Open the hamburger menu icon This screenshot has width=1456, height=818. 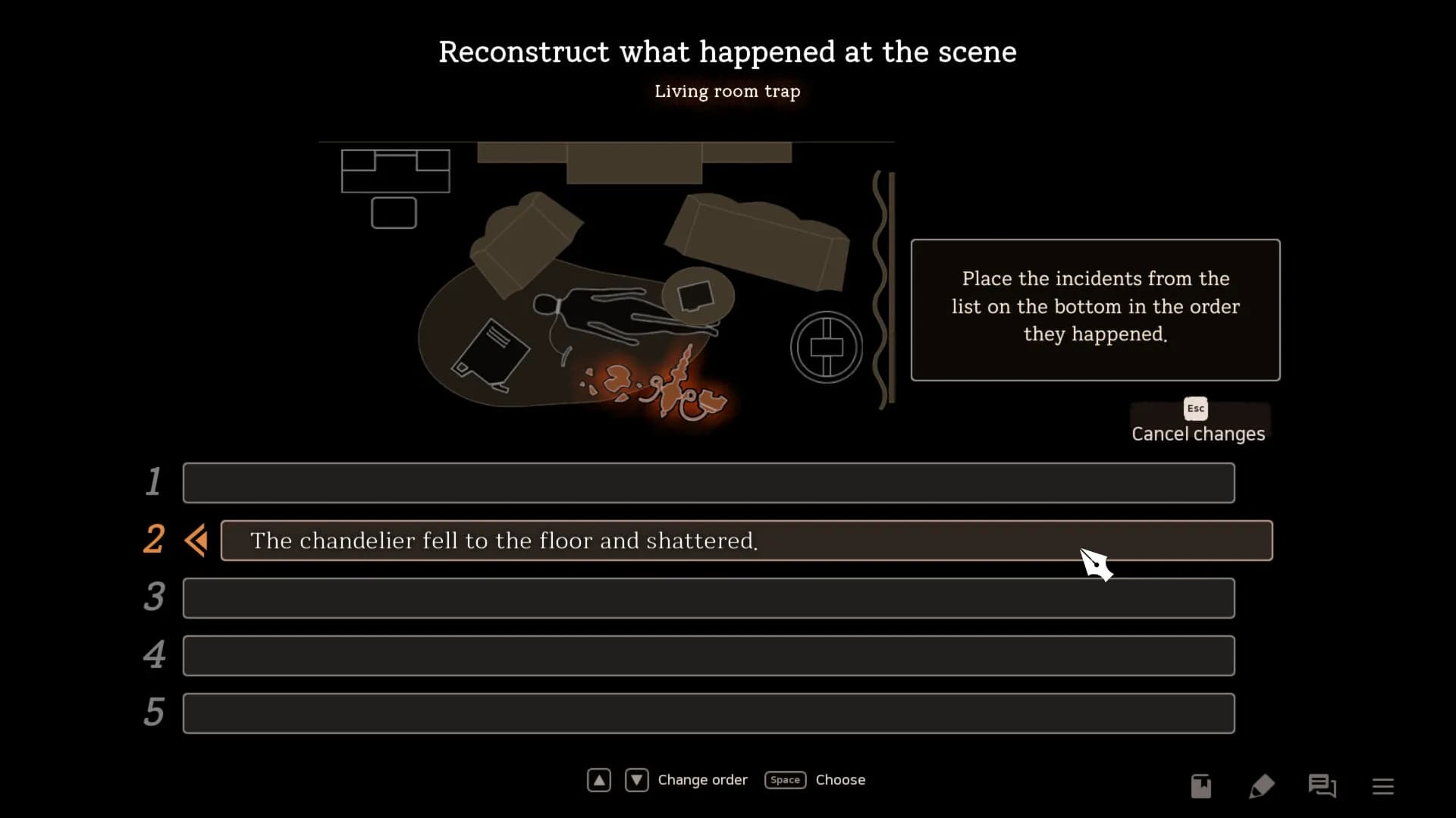pos(1383,786)
